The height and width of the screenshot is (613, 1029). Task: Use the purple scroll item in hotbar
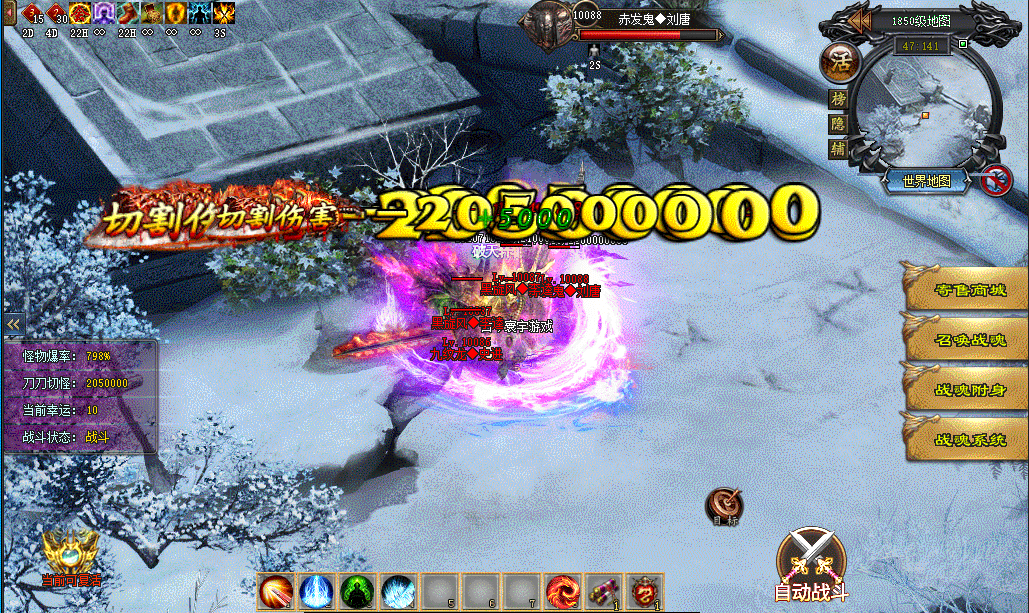[603, 591]
